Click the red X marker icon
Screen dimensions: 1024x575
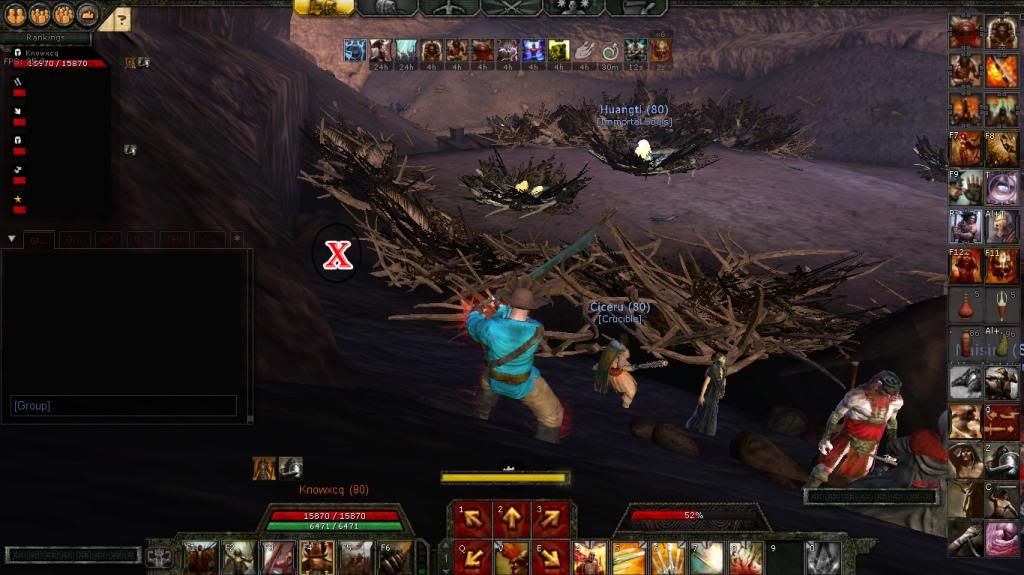pos(338,254)
